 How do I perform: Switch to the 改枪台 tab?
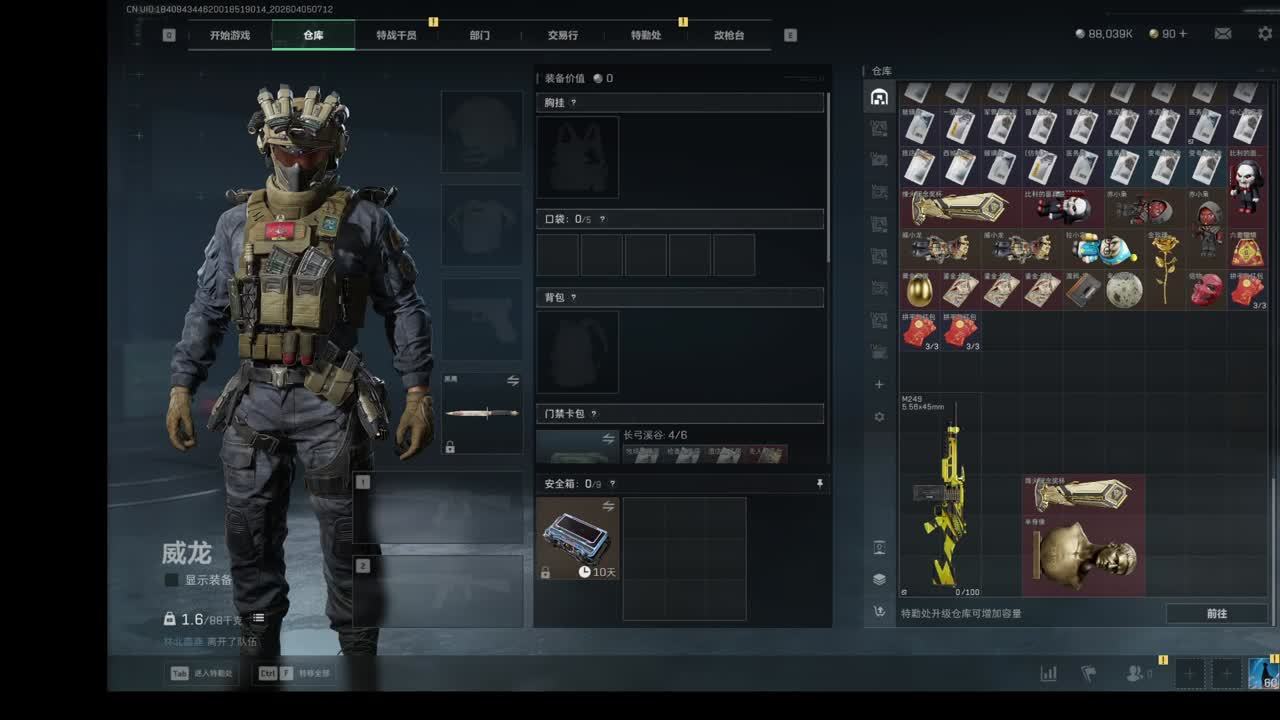[x=729, y=35]
